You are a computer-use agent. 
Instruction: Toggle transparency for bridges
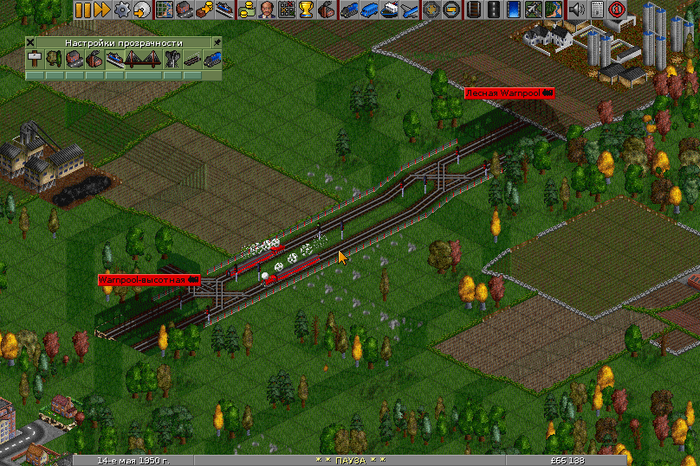(x=140, y=60)
